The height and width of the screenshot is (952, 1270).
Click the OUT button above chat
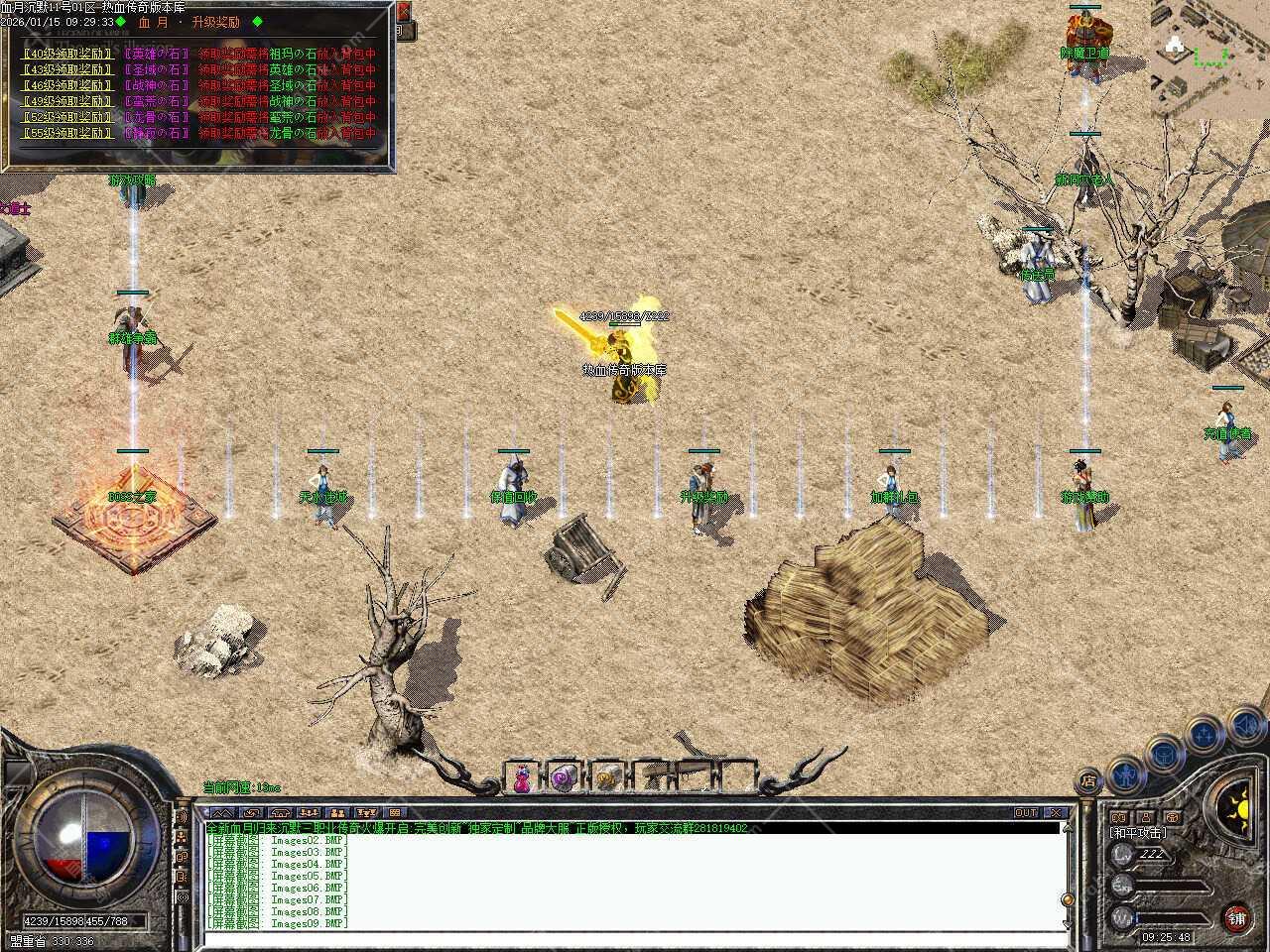(x=1026, y=813)
